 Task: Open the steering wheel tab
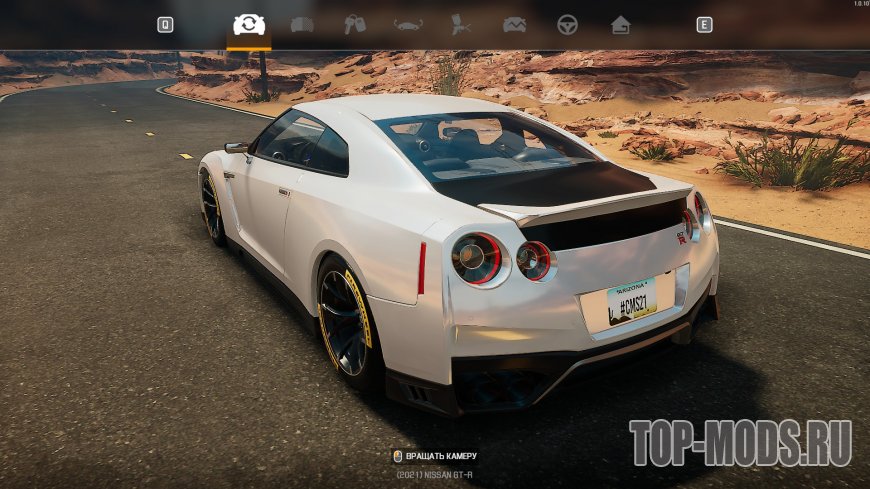tap(567, 25)
